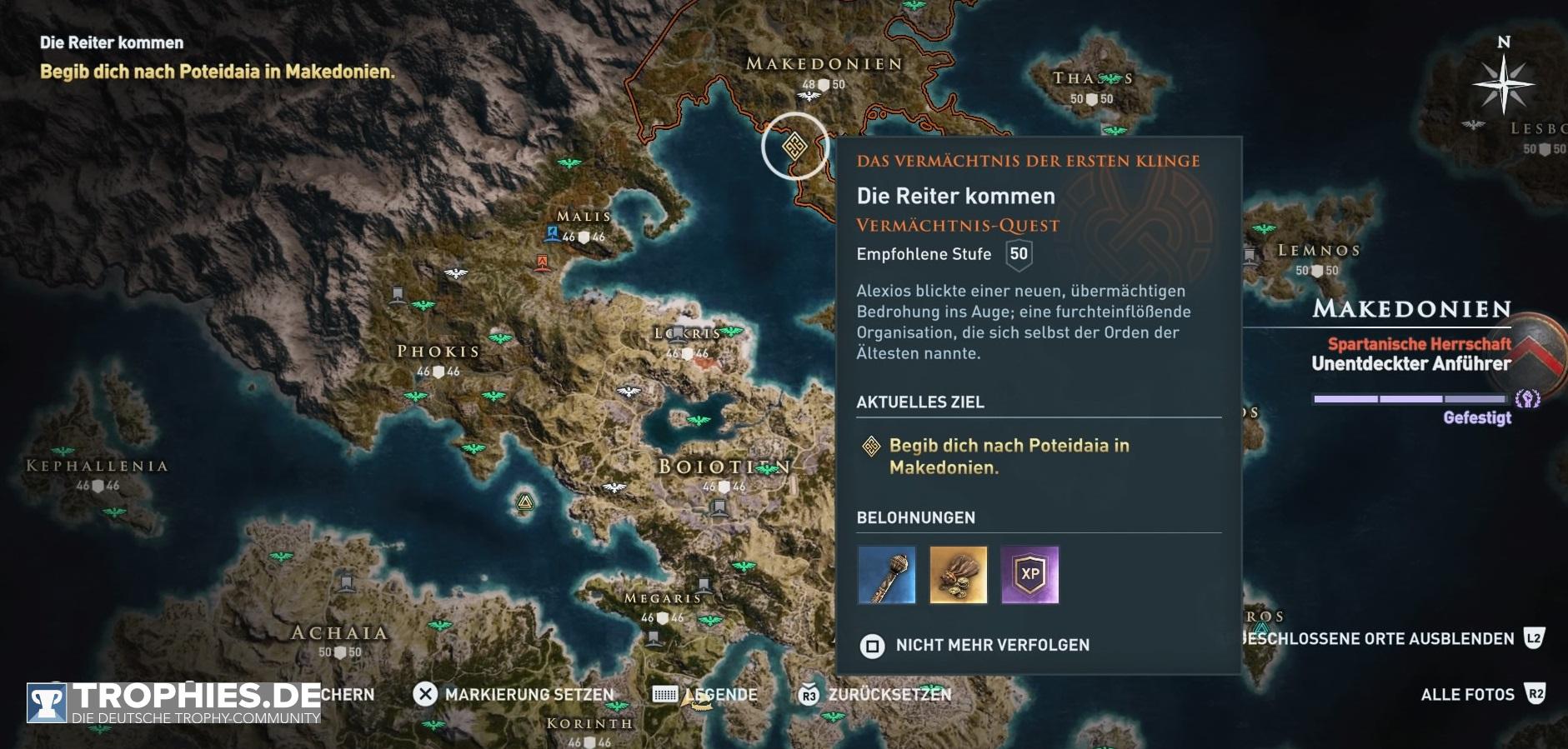The width and height of the screenshot is (1568, 749).
Task: Select the red fort marker in Malis
Action: click(543, 263)
